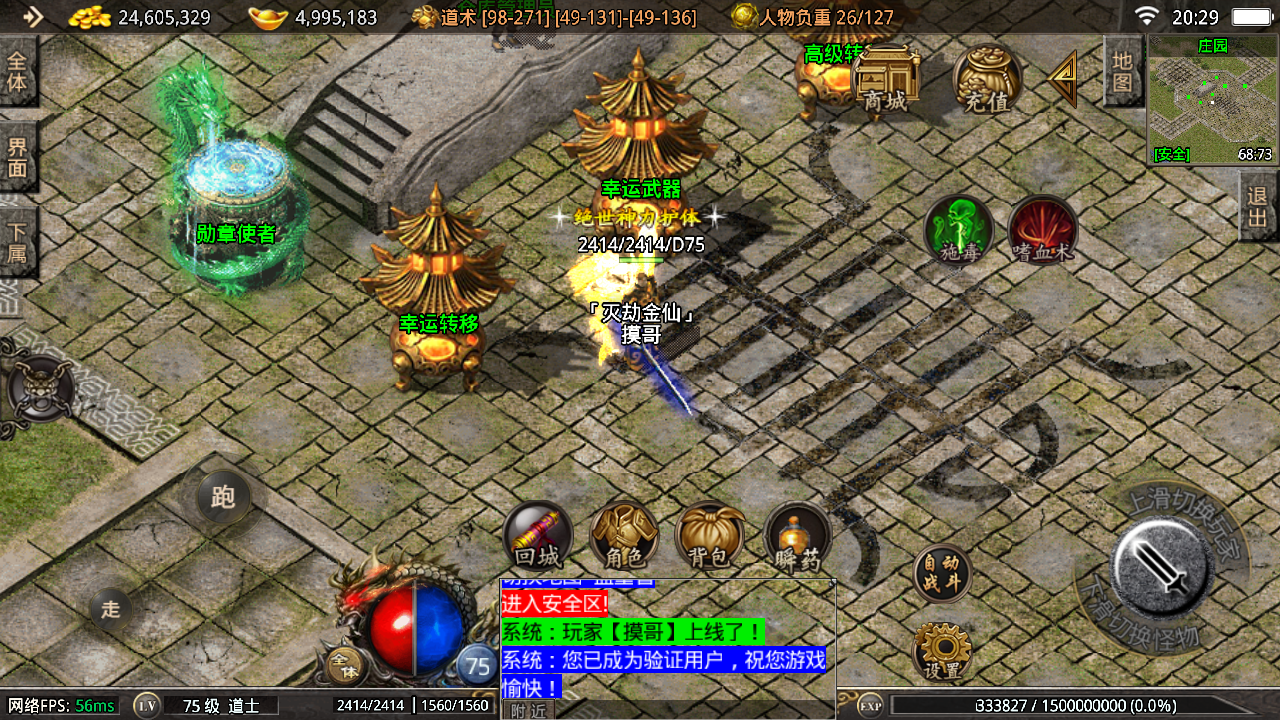1280x720 pixels.
Task: Open the 界面 interface tab
Action: (17, 157)
